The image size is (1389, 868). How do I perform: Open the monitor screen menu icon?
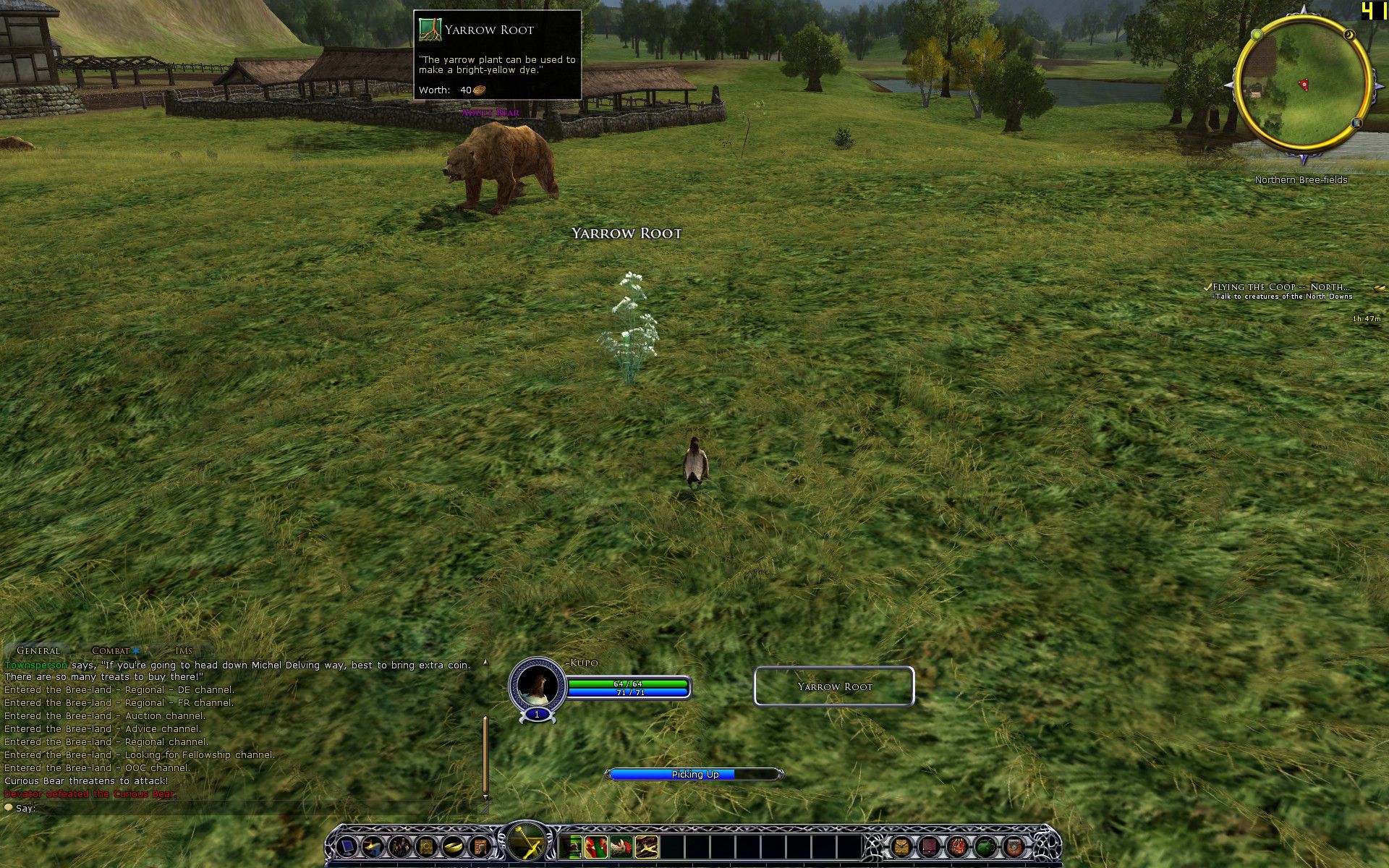point(347,846)
